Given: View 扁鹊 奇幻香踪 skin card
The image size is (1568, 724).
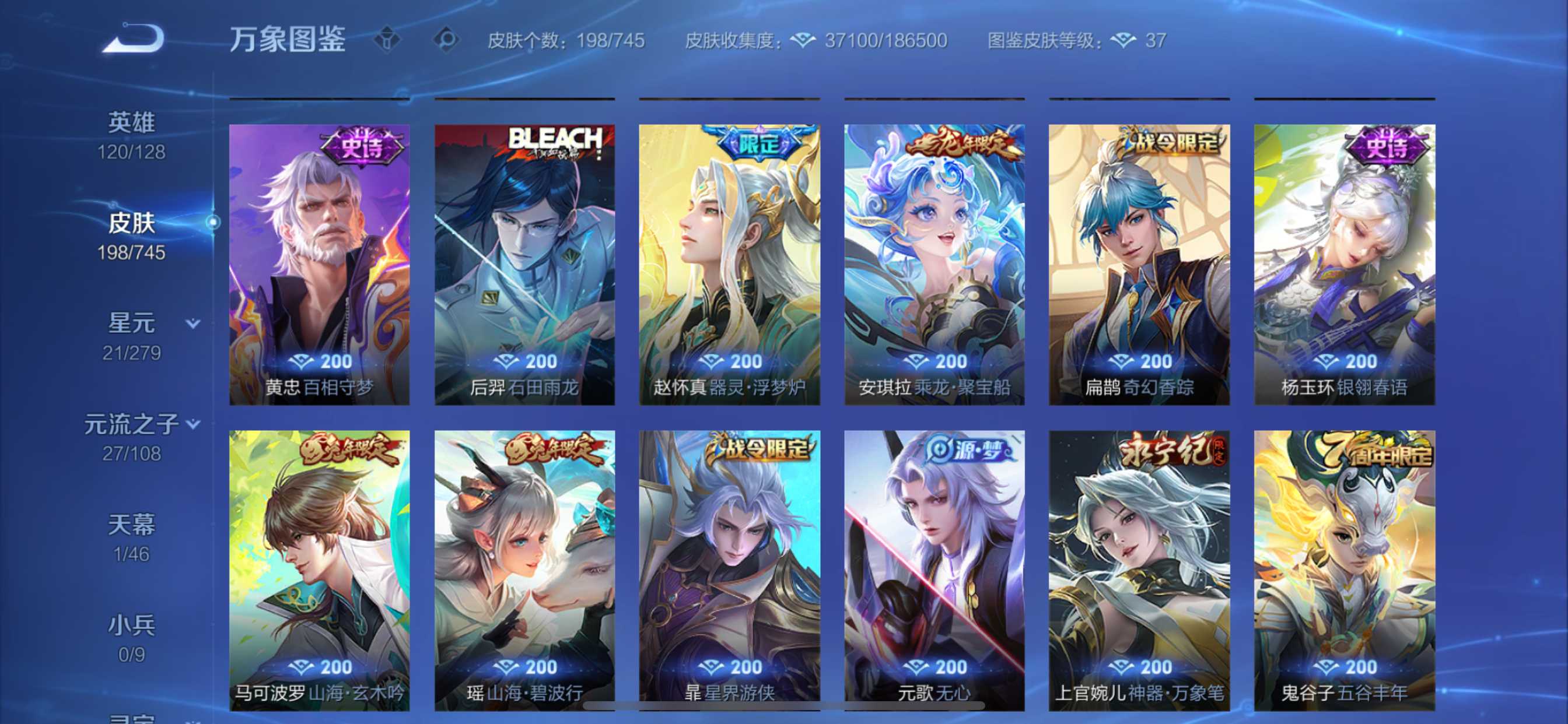Looking at the screenshot, I should tap(1139, 265).
